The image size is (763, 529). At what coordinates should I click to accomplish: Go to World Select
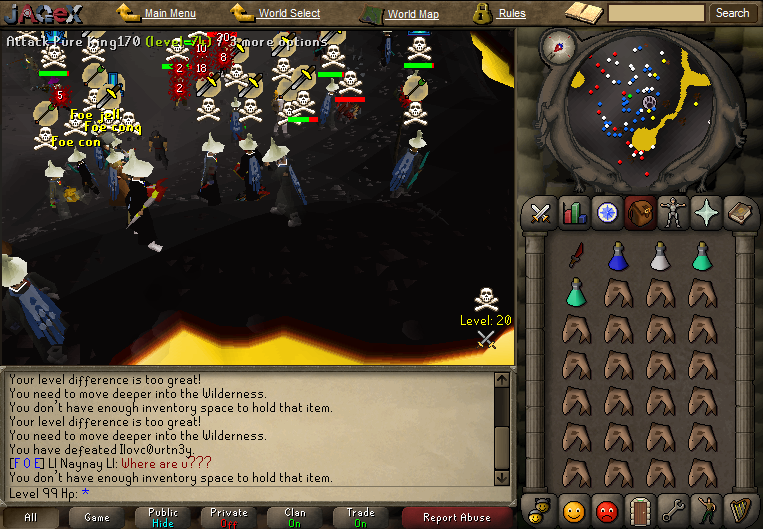tap(289, 14)
